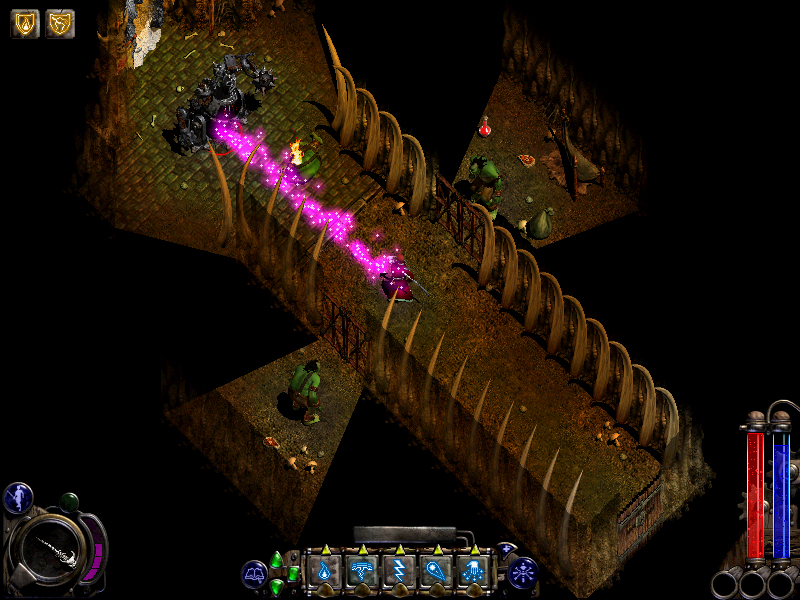The image size is (800, 600).
Task: Select the fire shield buff icon
Action: point(25,23)
